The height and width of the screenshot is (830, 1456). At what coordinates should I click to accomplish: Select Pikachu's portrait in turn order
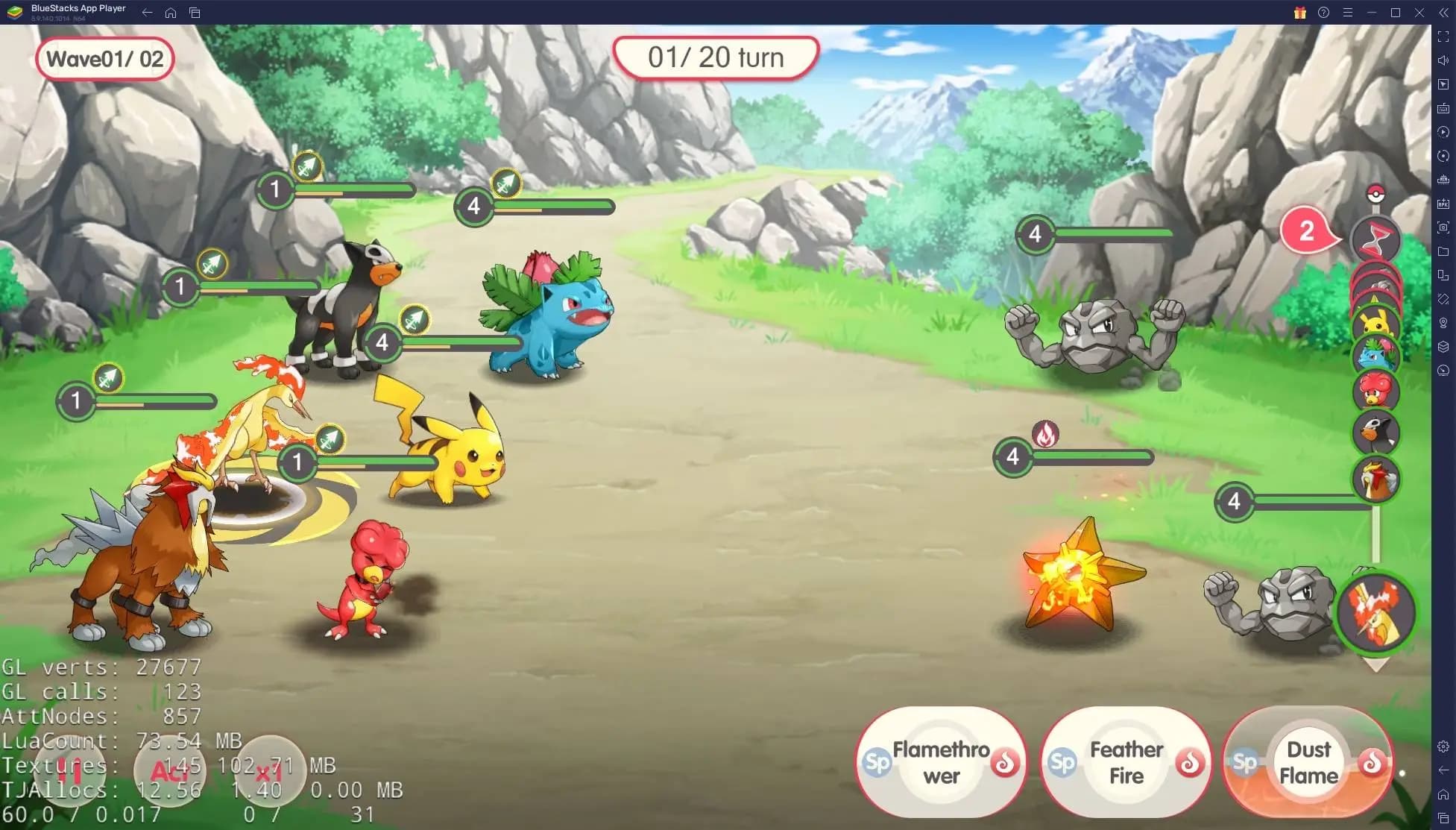click(x=1376, y=323)
